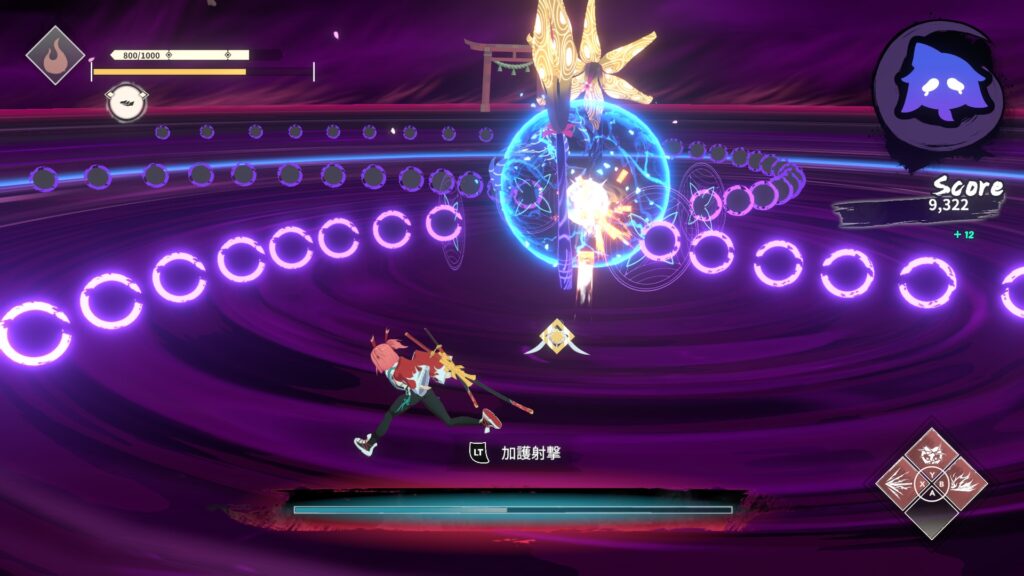1024x576 pixels.
Task: Activate the owl face skill
Action: coord(931,455)
